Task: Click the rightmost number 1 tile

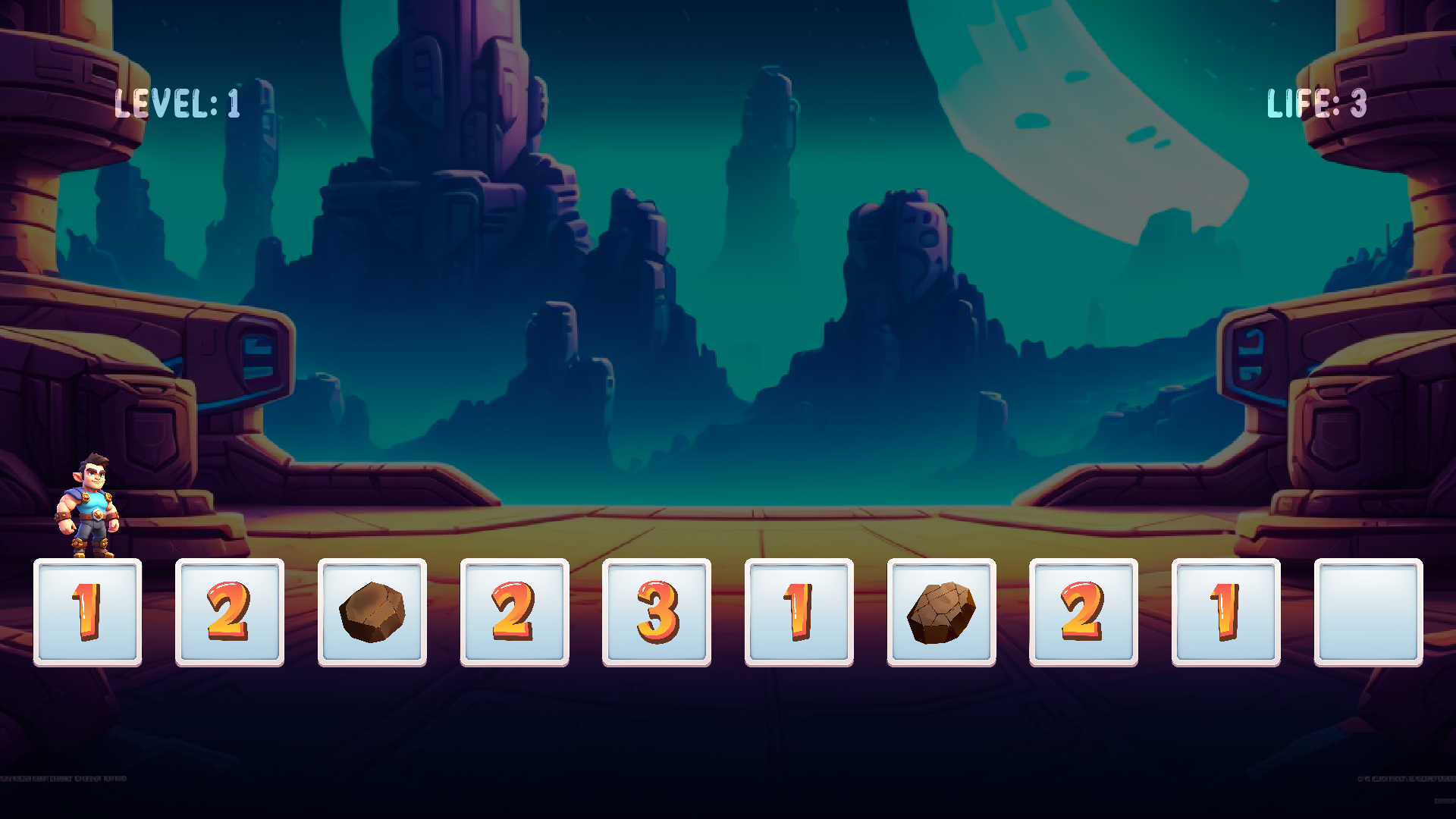Action: click(1225, 614)
